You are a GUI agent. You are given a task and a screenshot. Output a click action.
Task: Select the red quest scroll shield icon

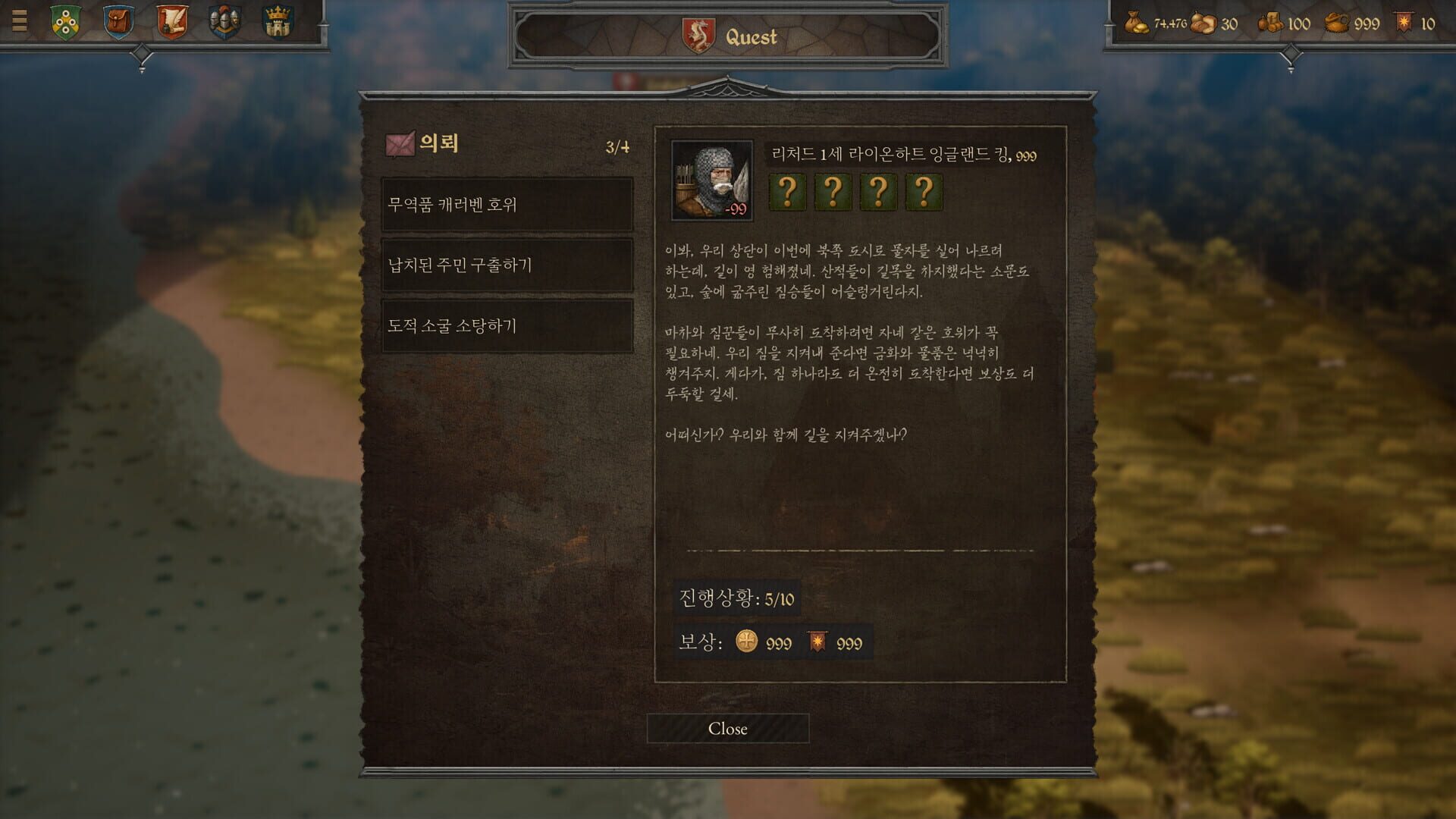pos(173,22)
